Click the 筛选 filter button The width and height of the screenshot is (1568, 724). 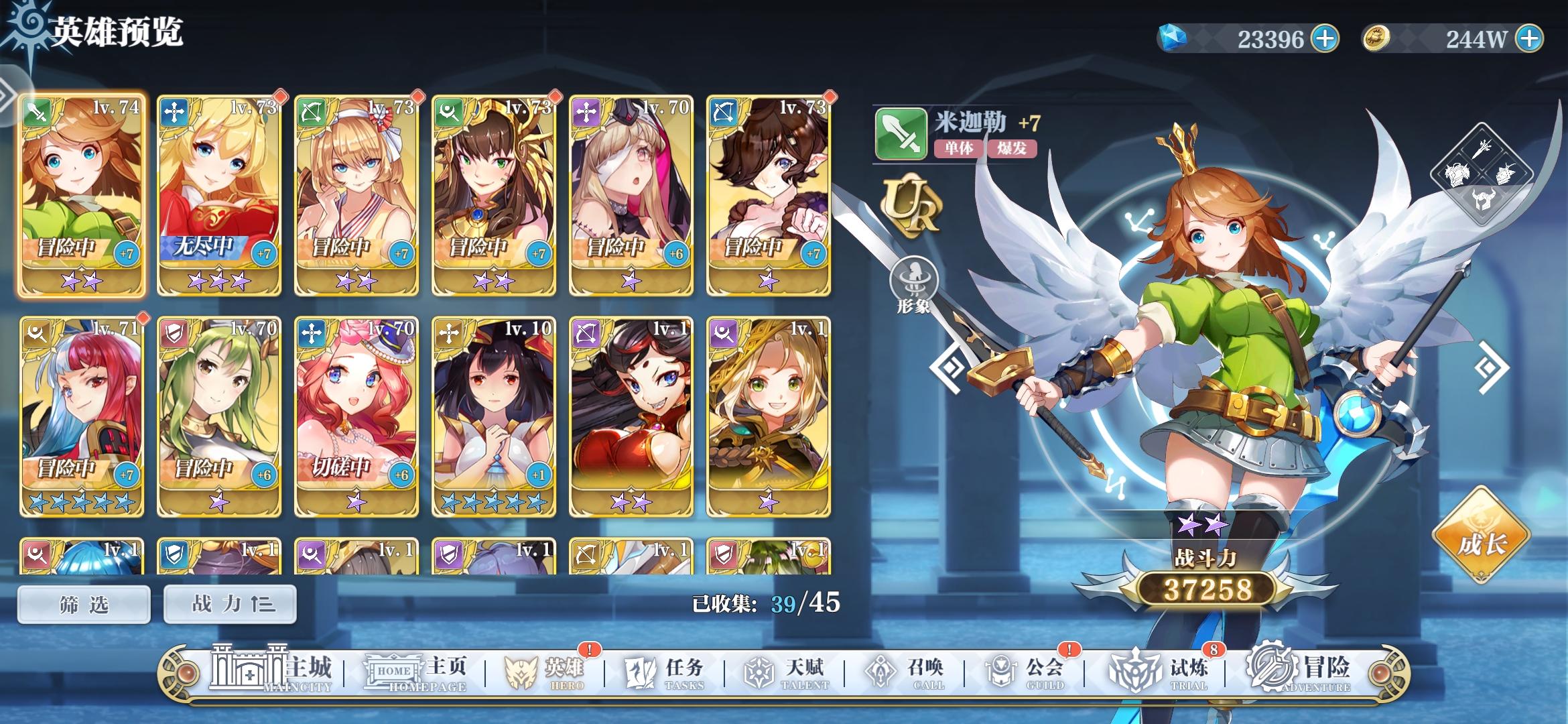pyautogui.click(x=83, y=603)
